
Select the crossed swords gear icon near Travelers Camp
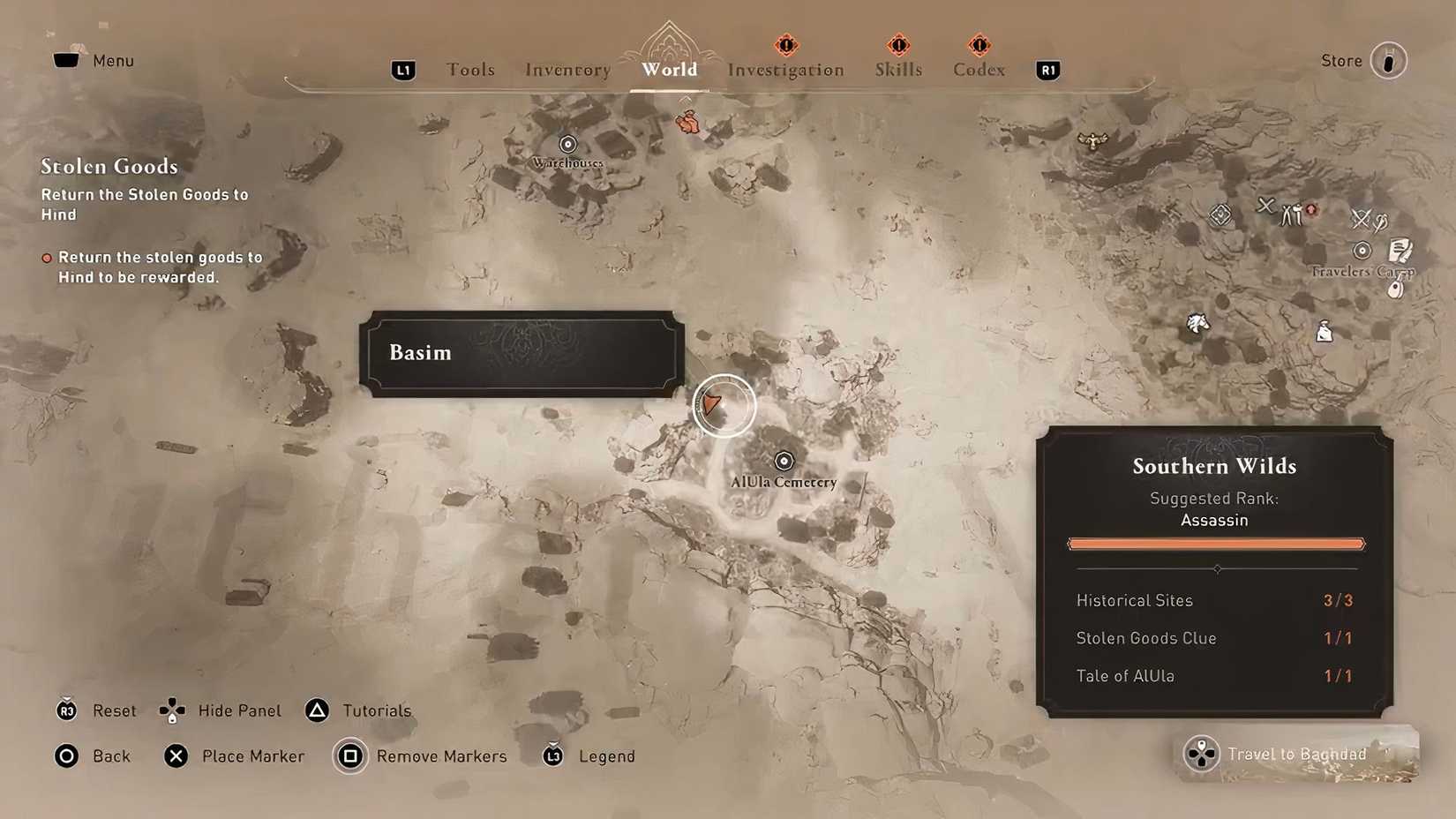[1362, 219]
